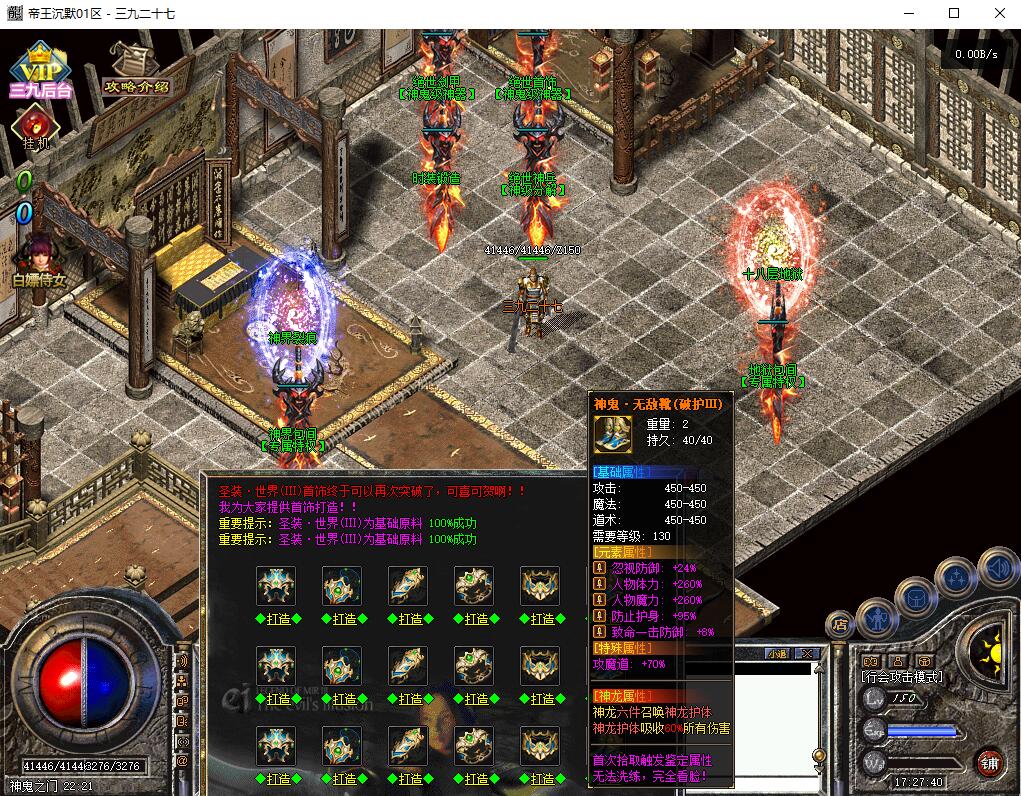Open the 店 shop round button
The width and height of the screenshot is (1021, 796).
840,625
